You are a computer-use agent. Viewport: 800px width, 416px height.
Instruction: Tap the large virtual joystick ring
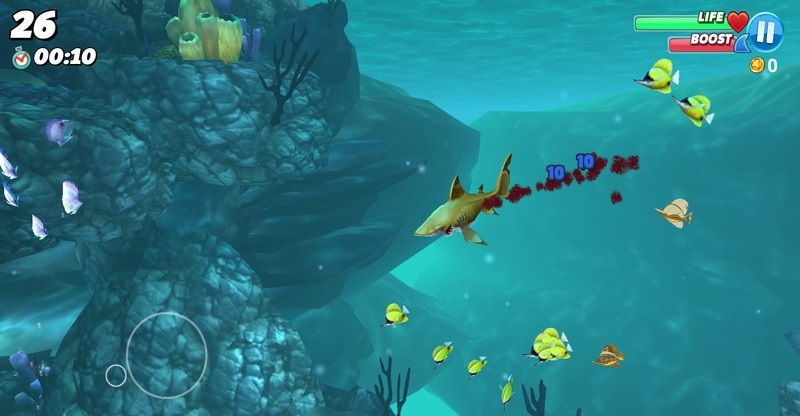click(x=166, y=355)
